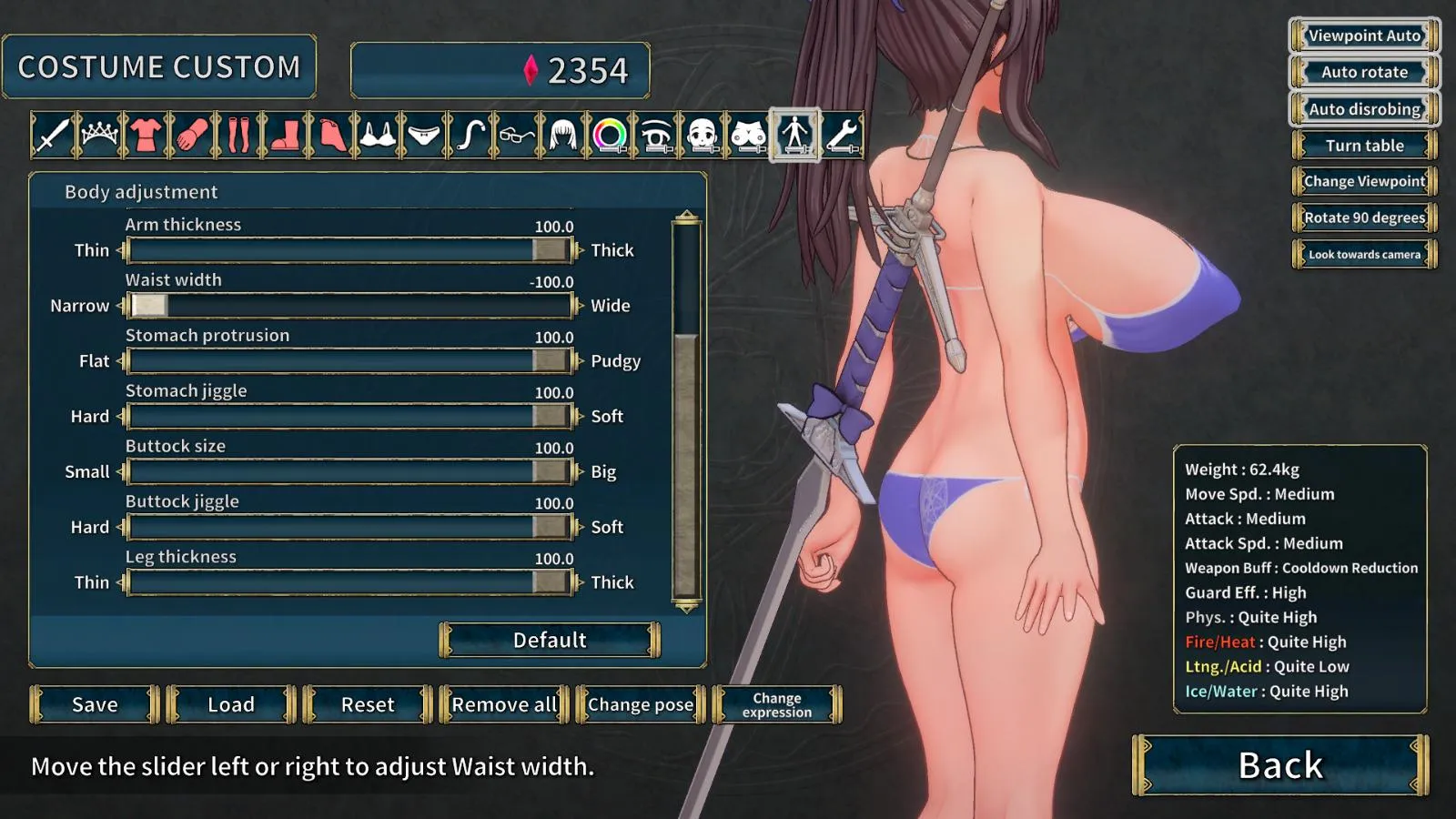Activate the Turn table button
Image resolution: width=1456 pixels, height=819 pixels.
click(x=1364, y=146)
